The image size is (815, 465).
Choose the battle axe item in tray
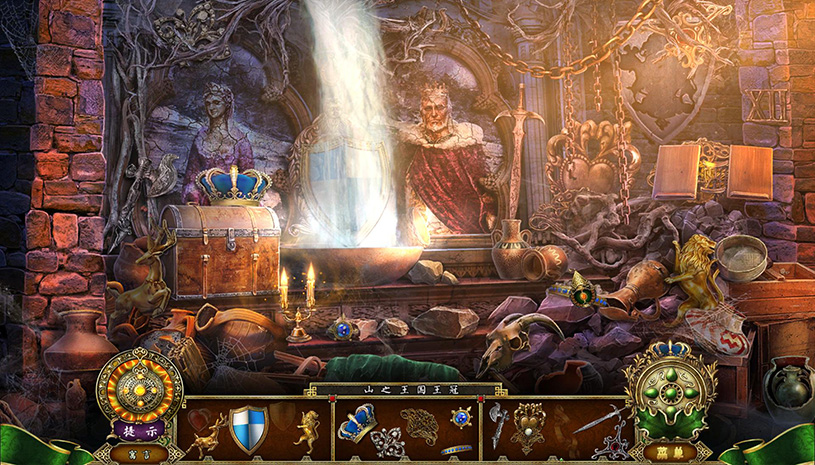click(x=498, y=427)
